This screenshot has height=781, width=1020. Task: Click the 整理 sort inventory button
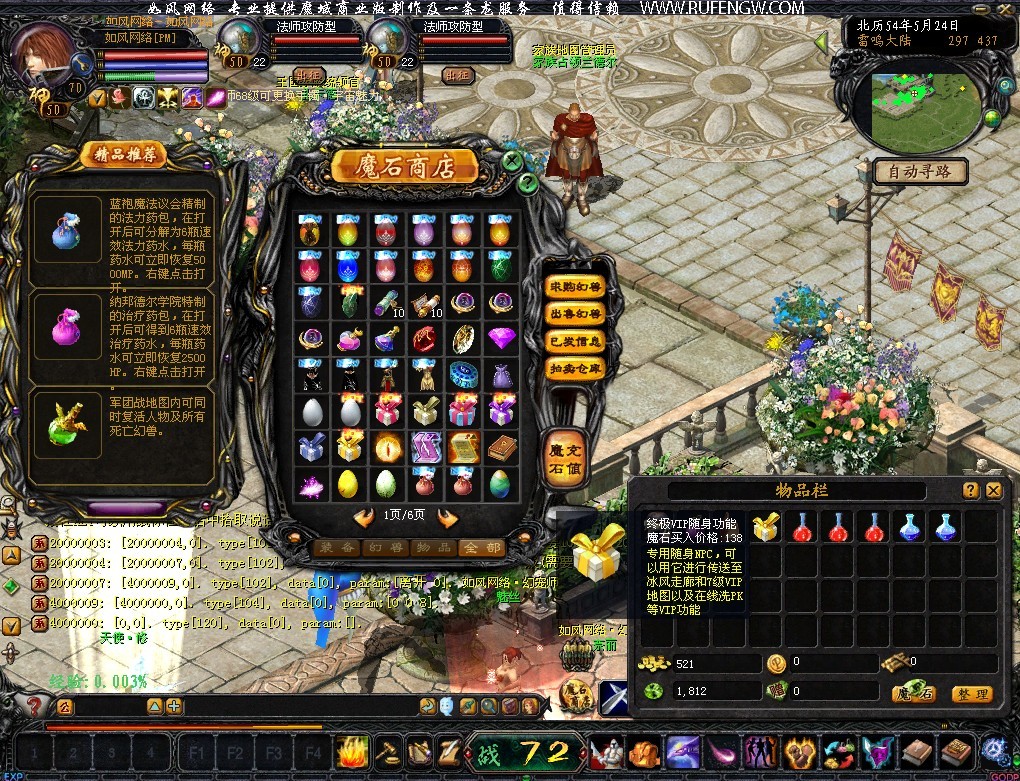tap(971, 694)
